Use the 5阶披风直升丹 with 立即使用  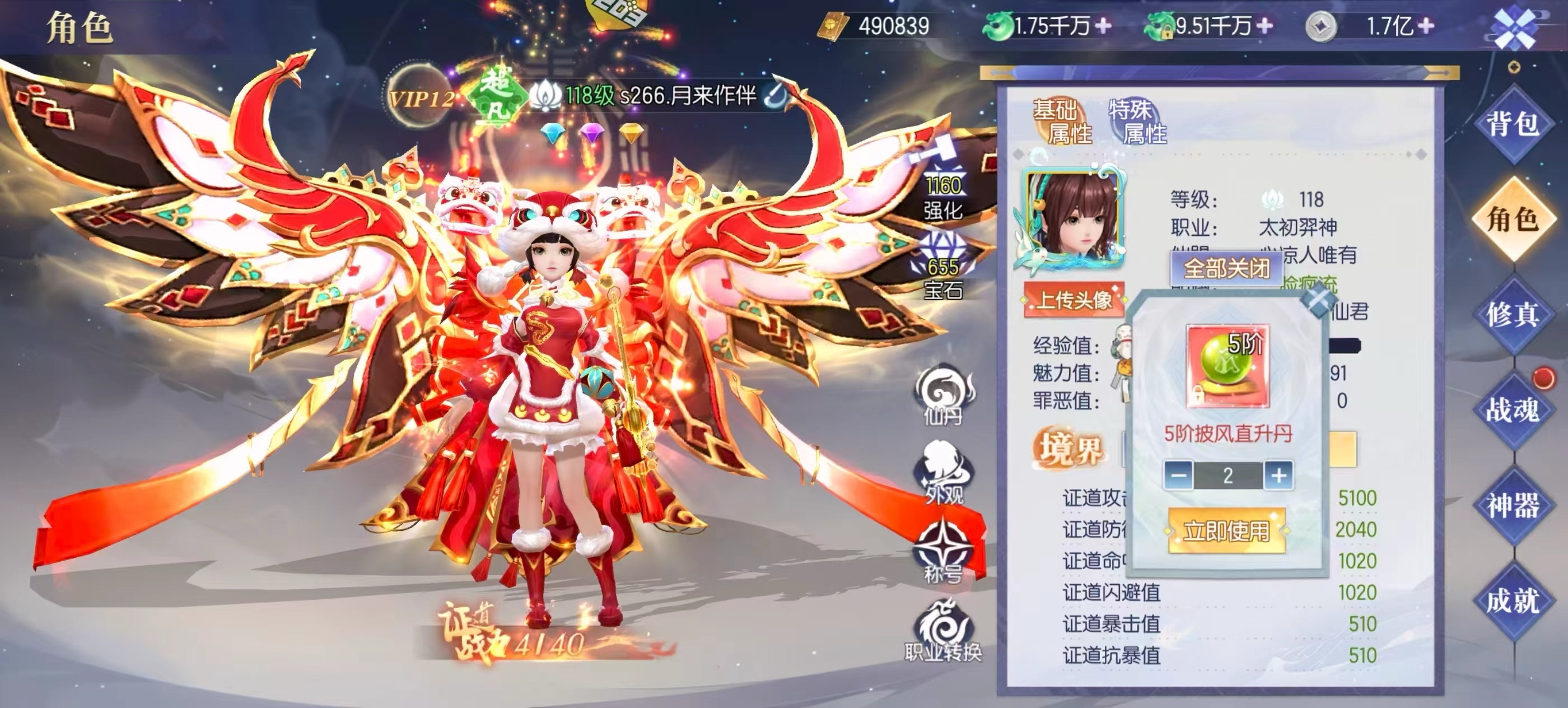[x=1226, y=531]
